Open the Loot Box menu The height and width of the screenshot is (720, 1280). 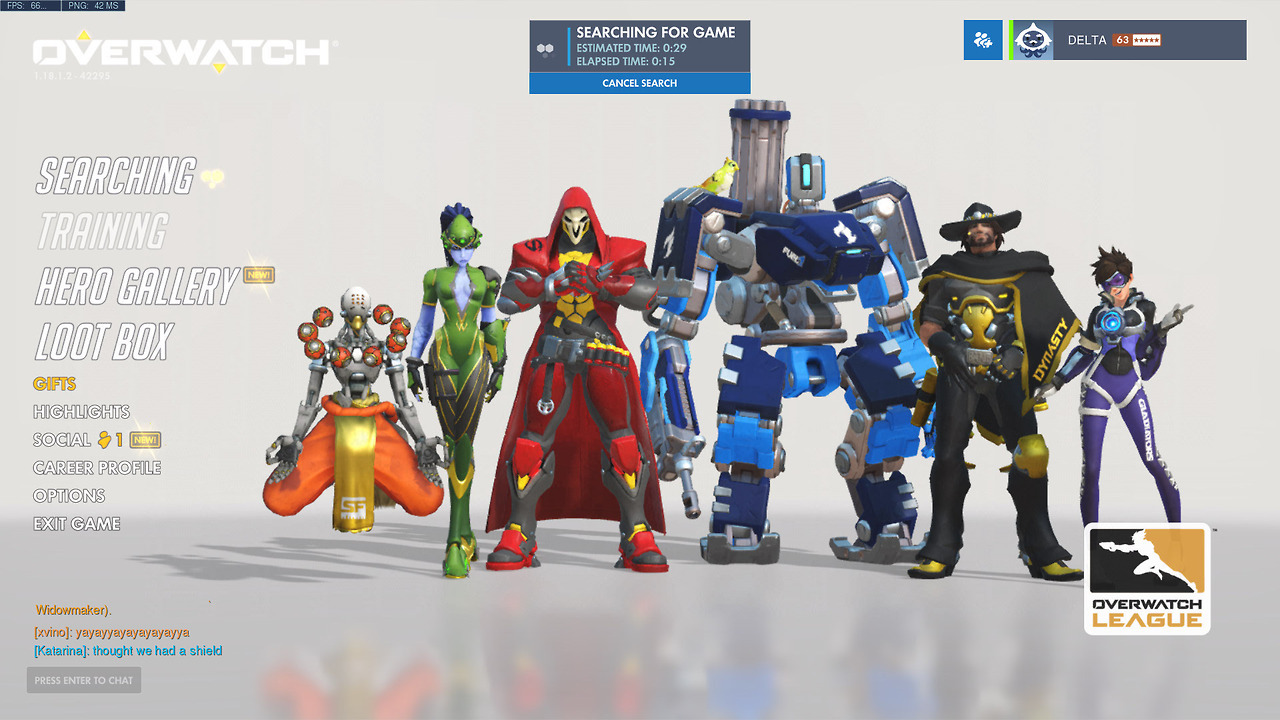tap(104, 342)
